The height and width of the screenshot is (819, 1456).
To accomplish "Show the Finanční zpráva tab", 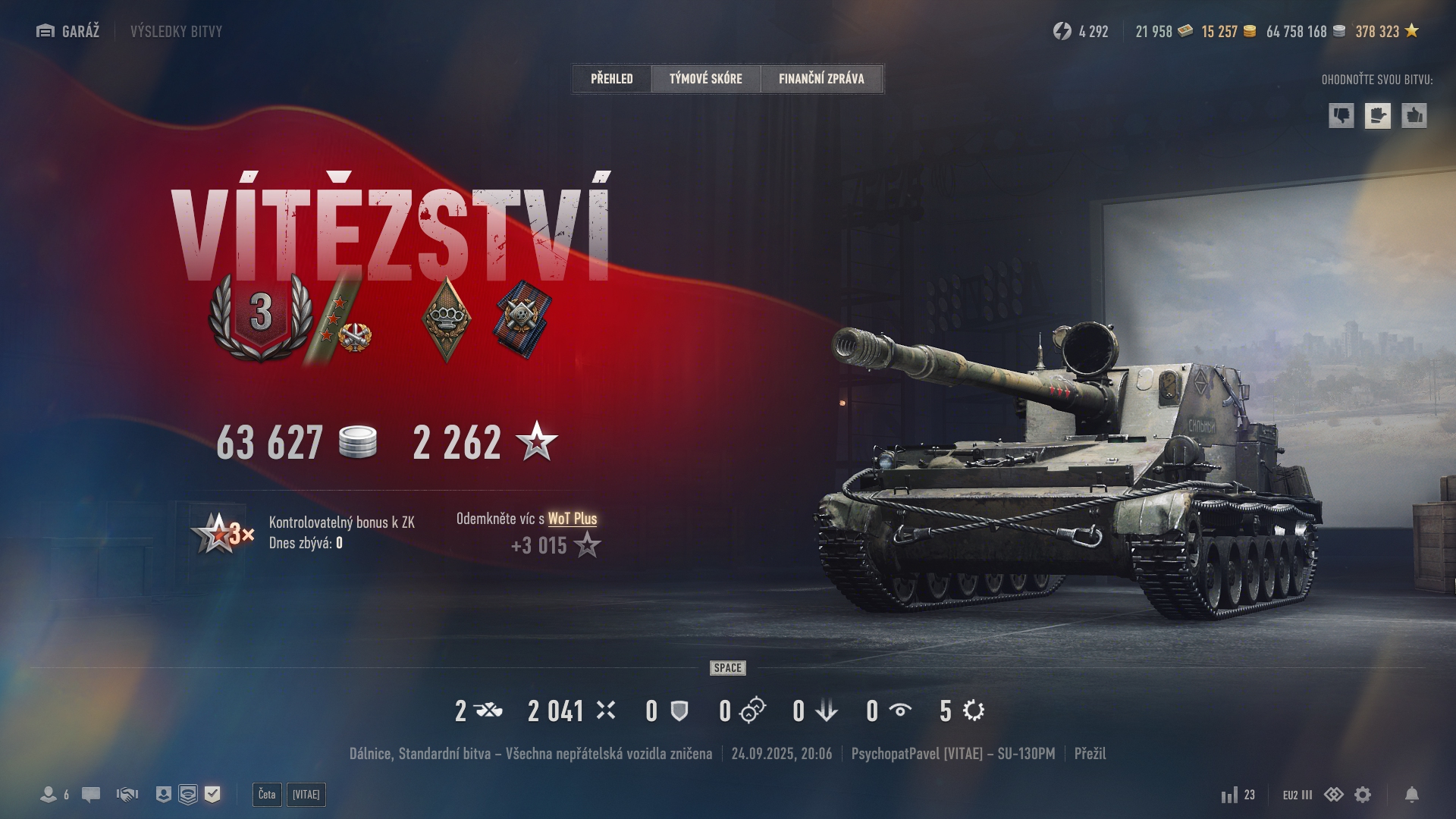I will 821,79.
